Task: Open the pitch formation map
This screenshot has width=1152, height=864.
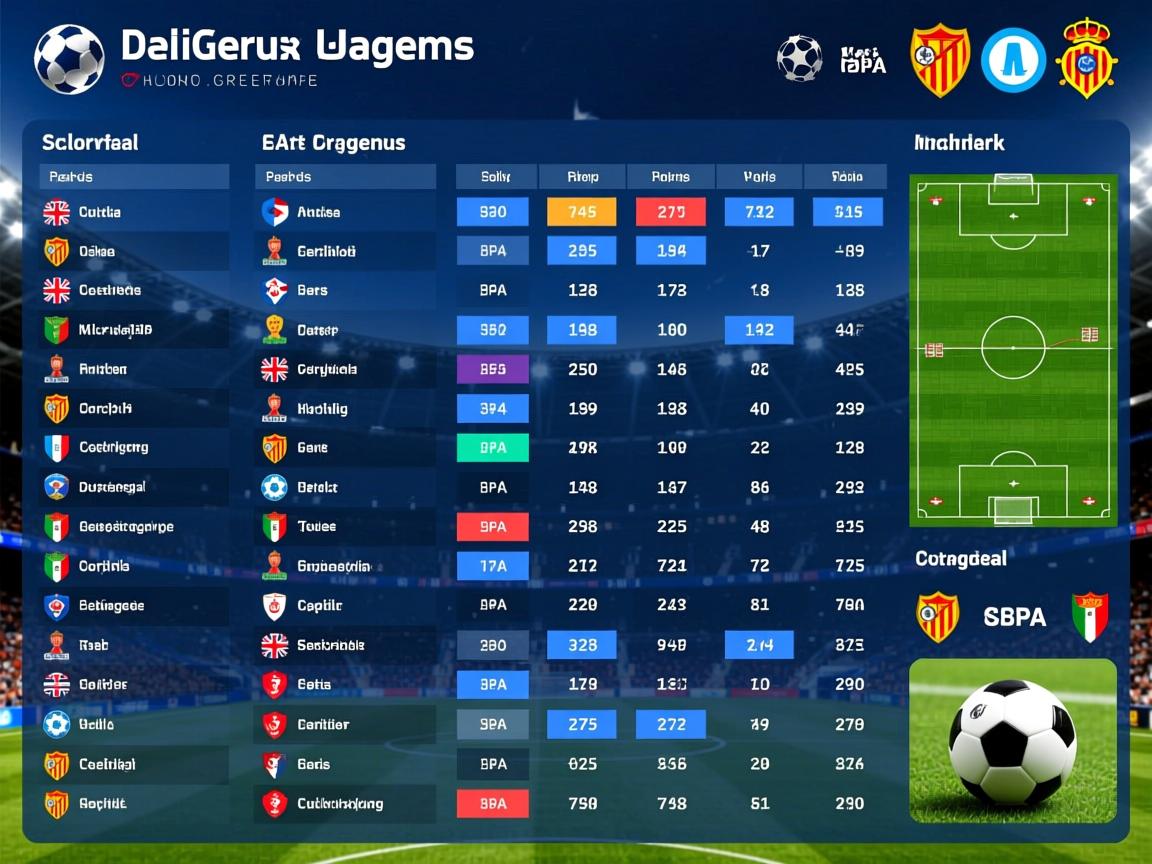Action: click(x=1012, y=350)
